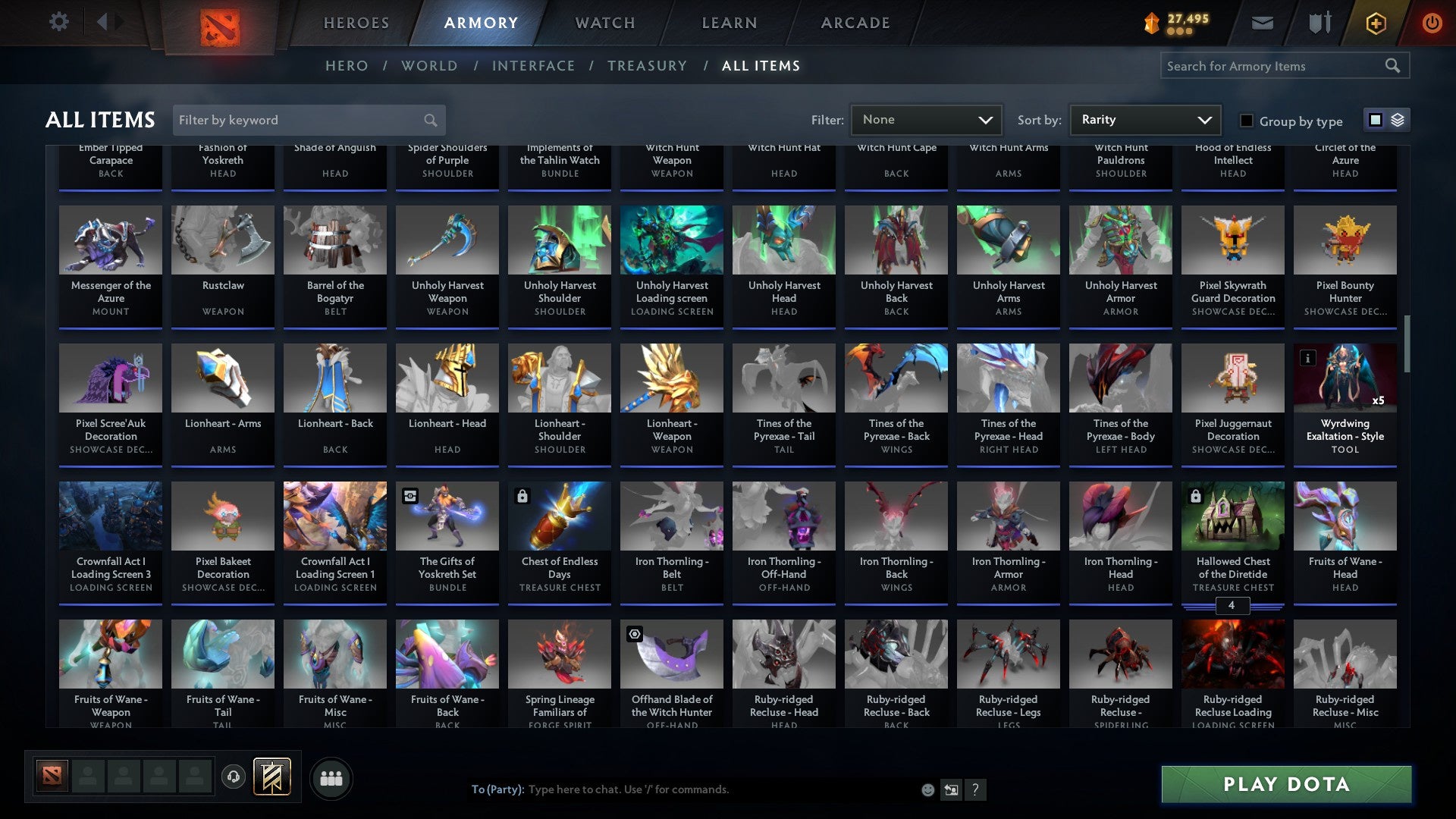1456x819 pixels.
Task: Open the friends list with the three-person icon
Action: tap(331, 777)
